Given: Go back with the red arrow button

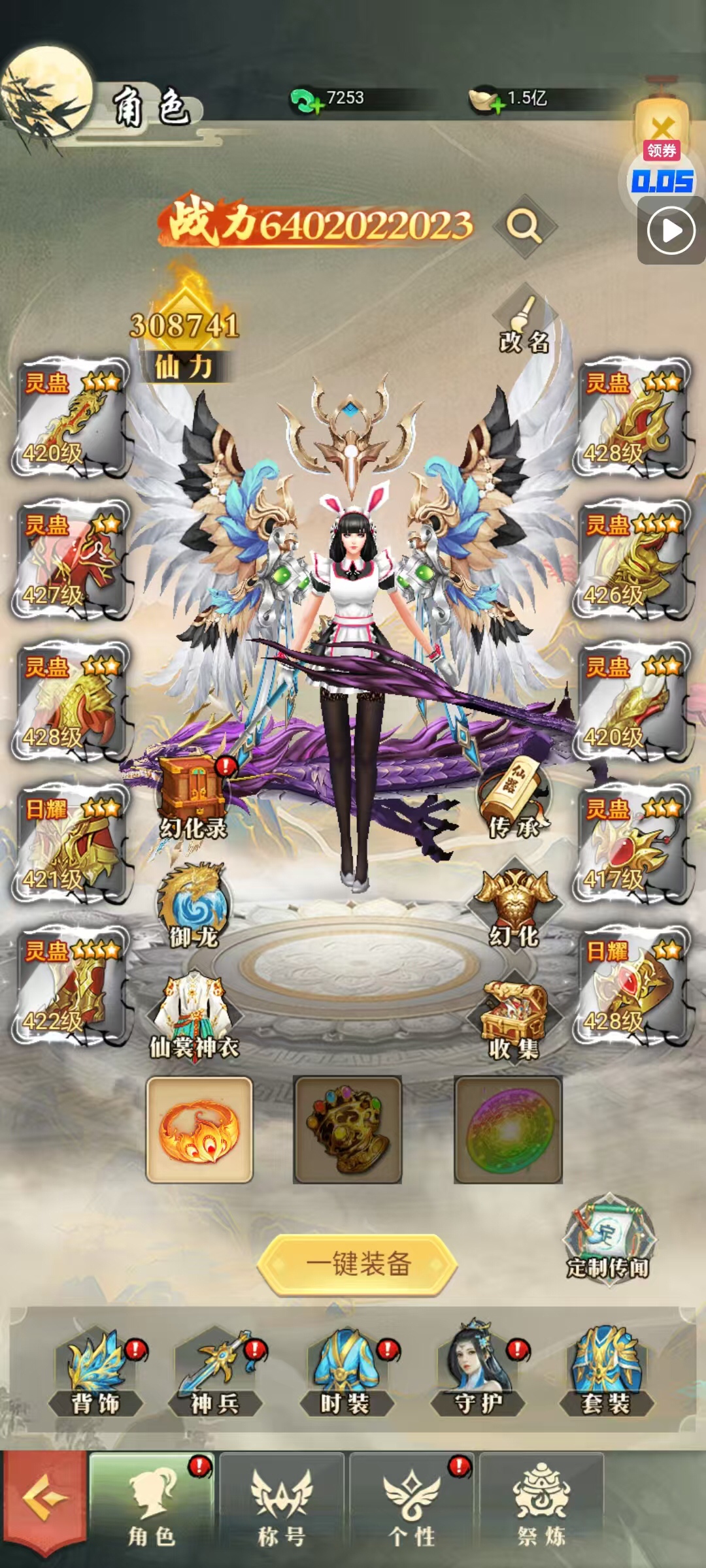Looking at the screenshot, I should click(44, 1508).
